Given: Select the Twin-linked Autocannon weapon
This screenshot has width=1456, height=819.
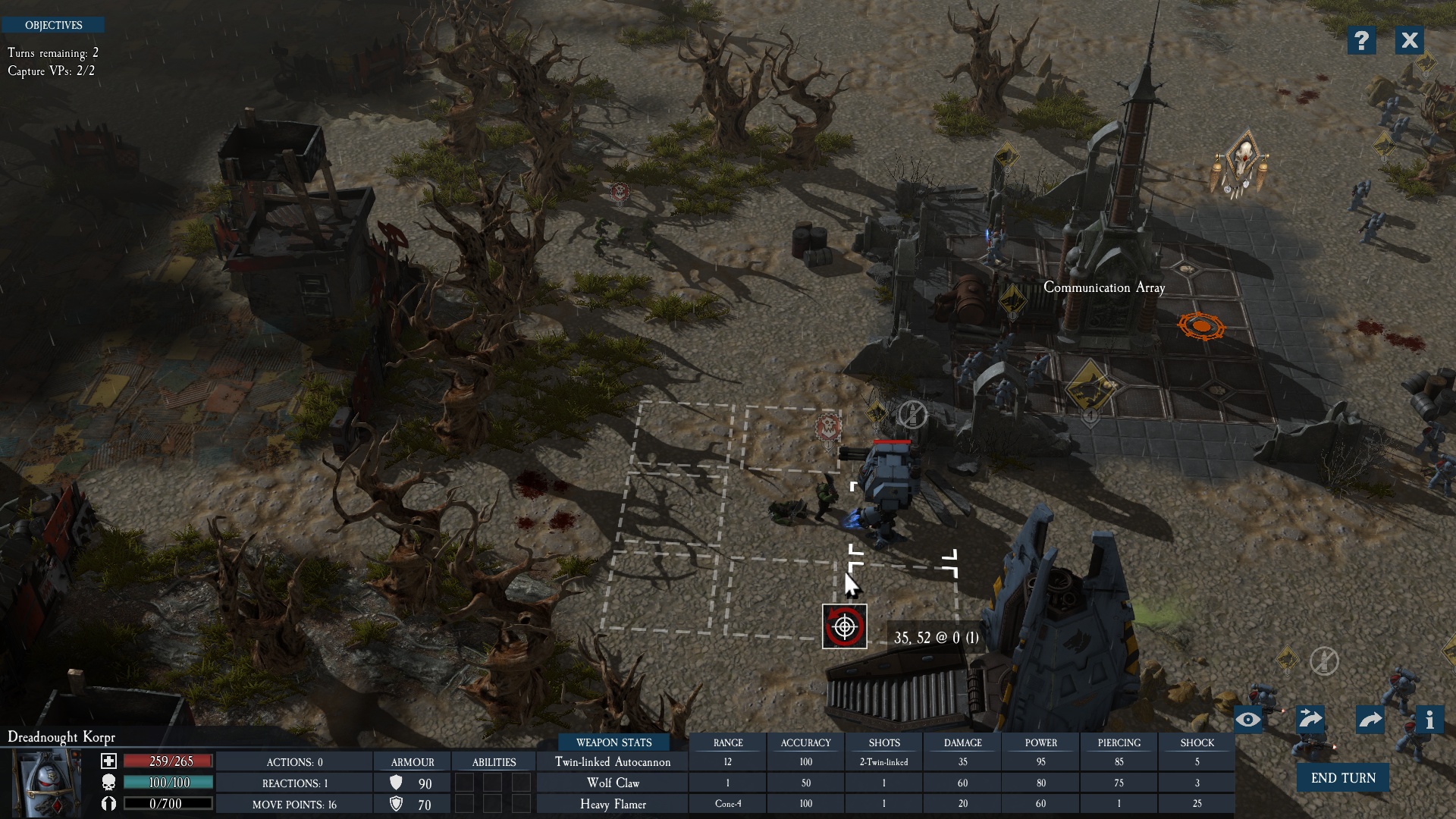Looking at the screenshot, I should click(613, 762).
